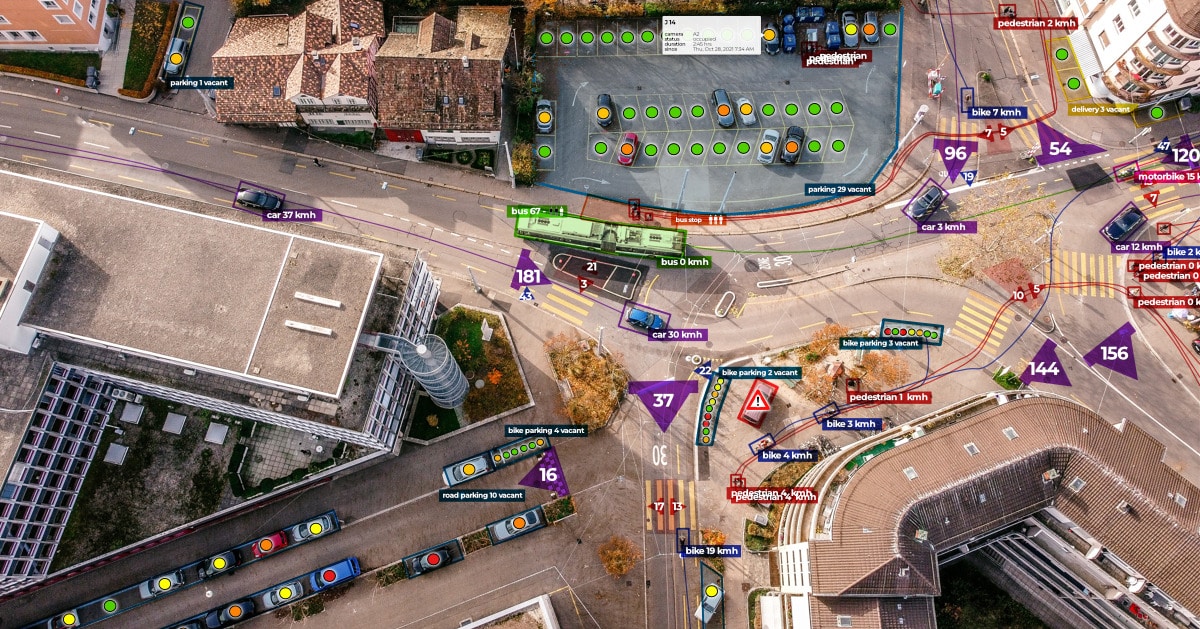Image resolution: width=1200 pixels, height=629 pixels.
Task: Select the purple 156 traffic count marker
Action: [1113, 353]
